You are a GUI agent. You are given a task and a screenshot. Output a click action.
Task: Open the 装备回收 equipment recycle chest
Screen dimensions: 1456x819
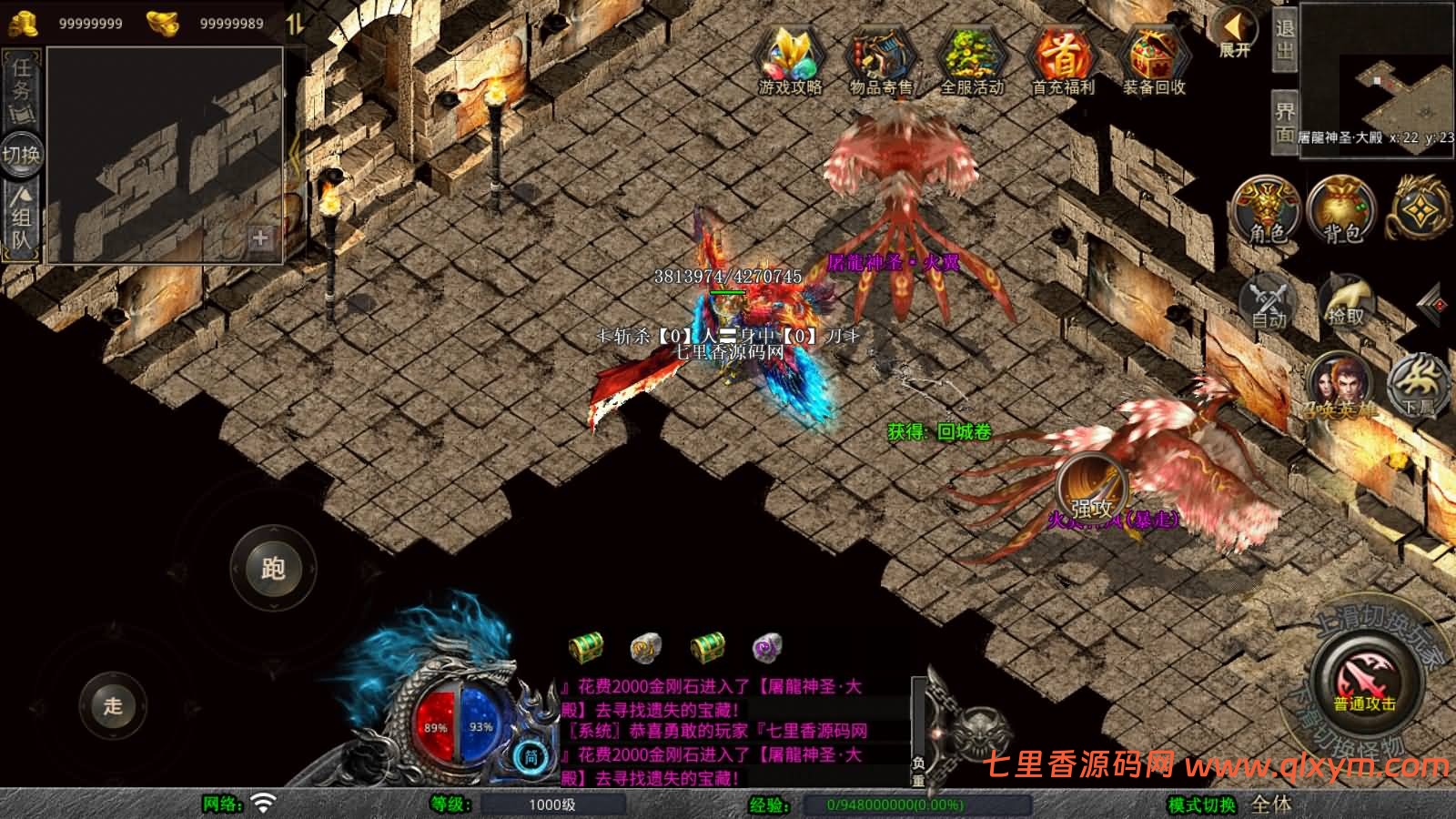tap(1154, 59)
